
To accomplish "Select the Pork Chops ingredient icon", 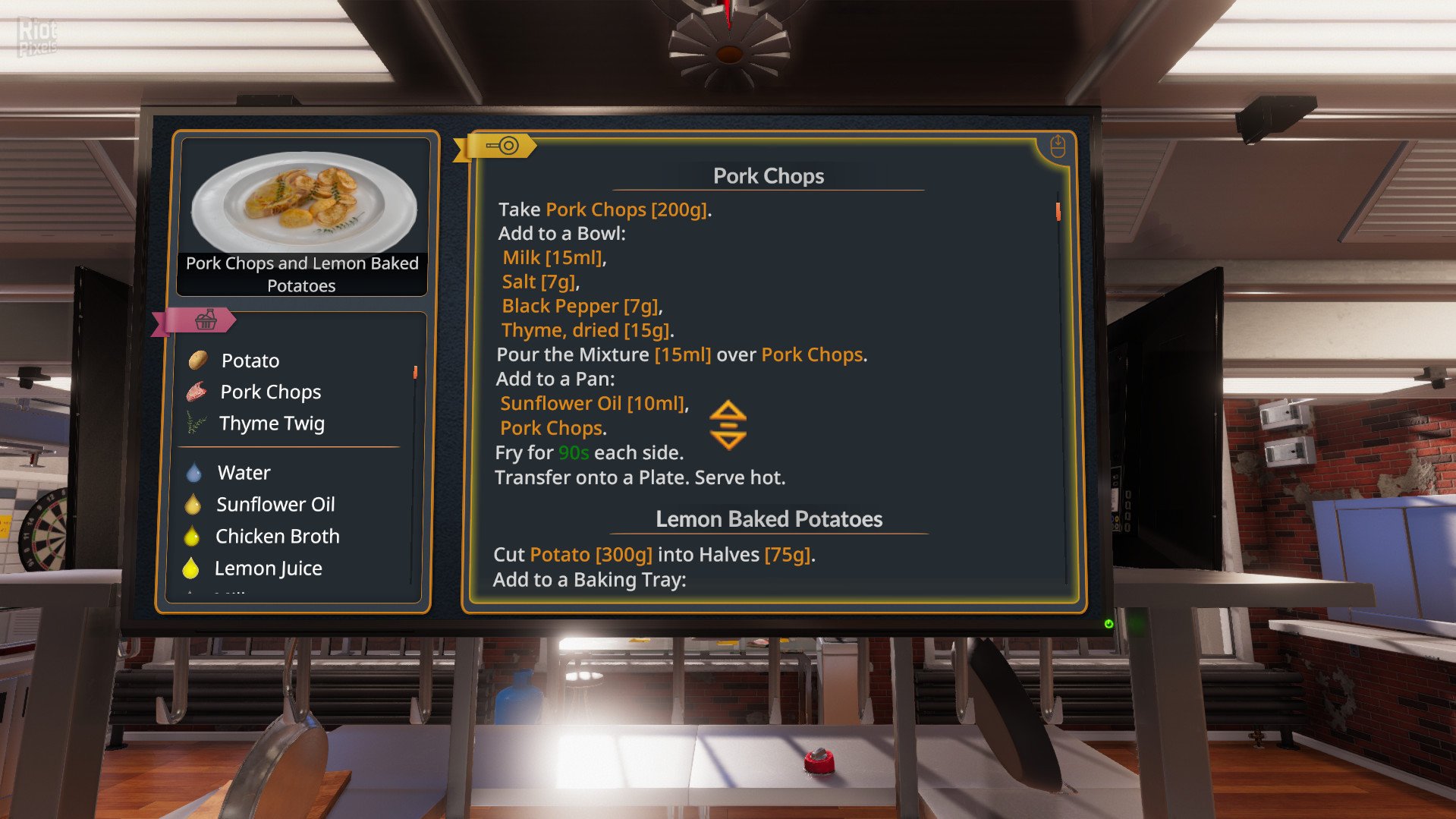I will (x=198, y=391).
